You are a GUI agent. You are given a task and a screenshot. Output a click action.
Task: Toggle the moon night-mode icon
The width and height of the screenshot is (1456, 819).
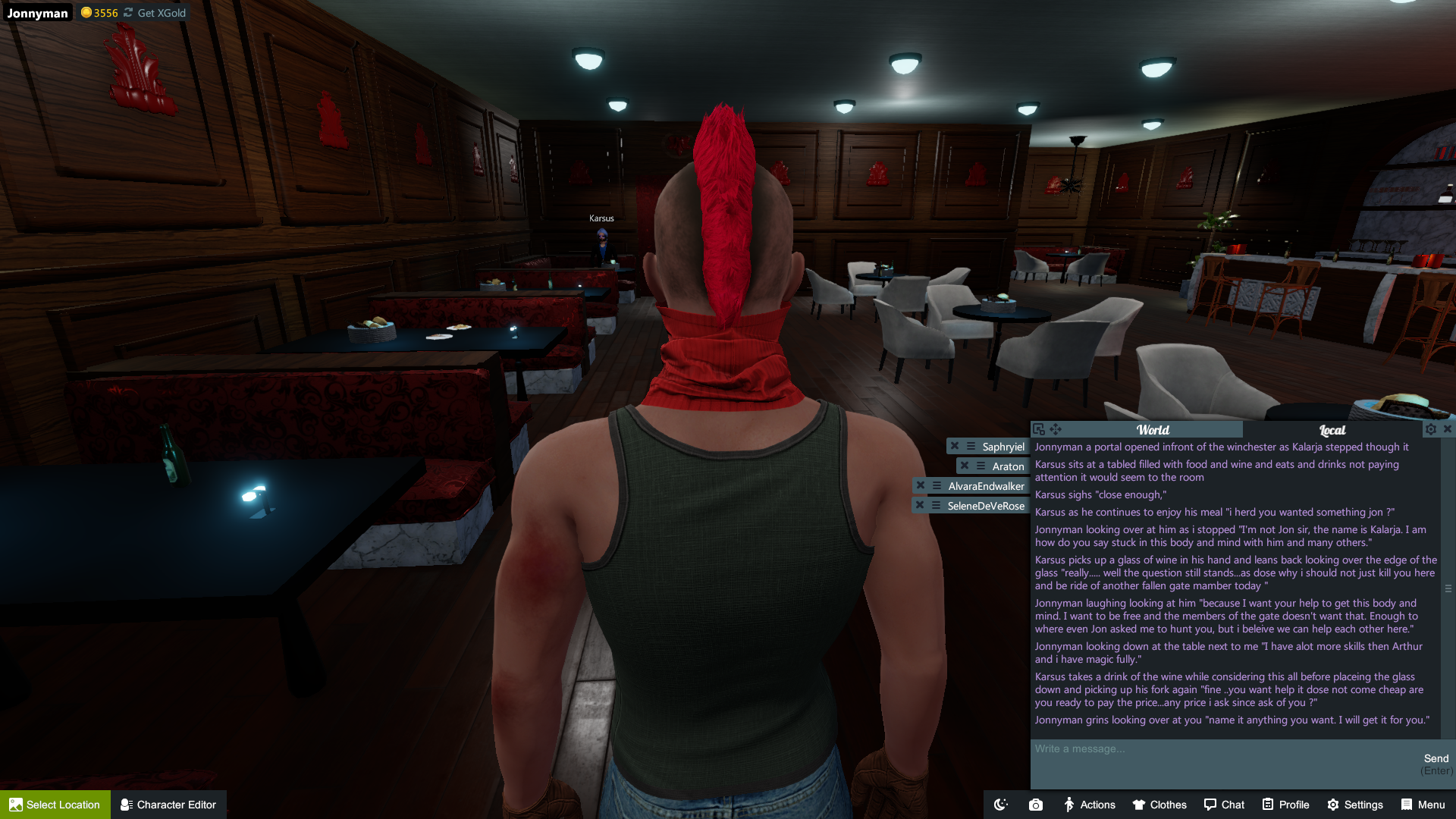pyautogui.click(x=1001, y=805)
